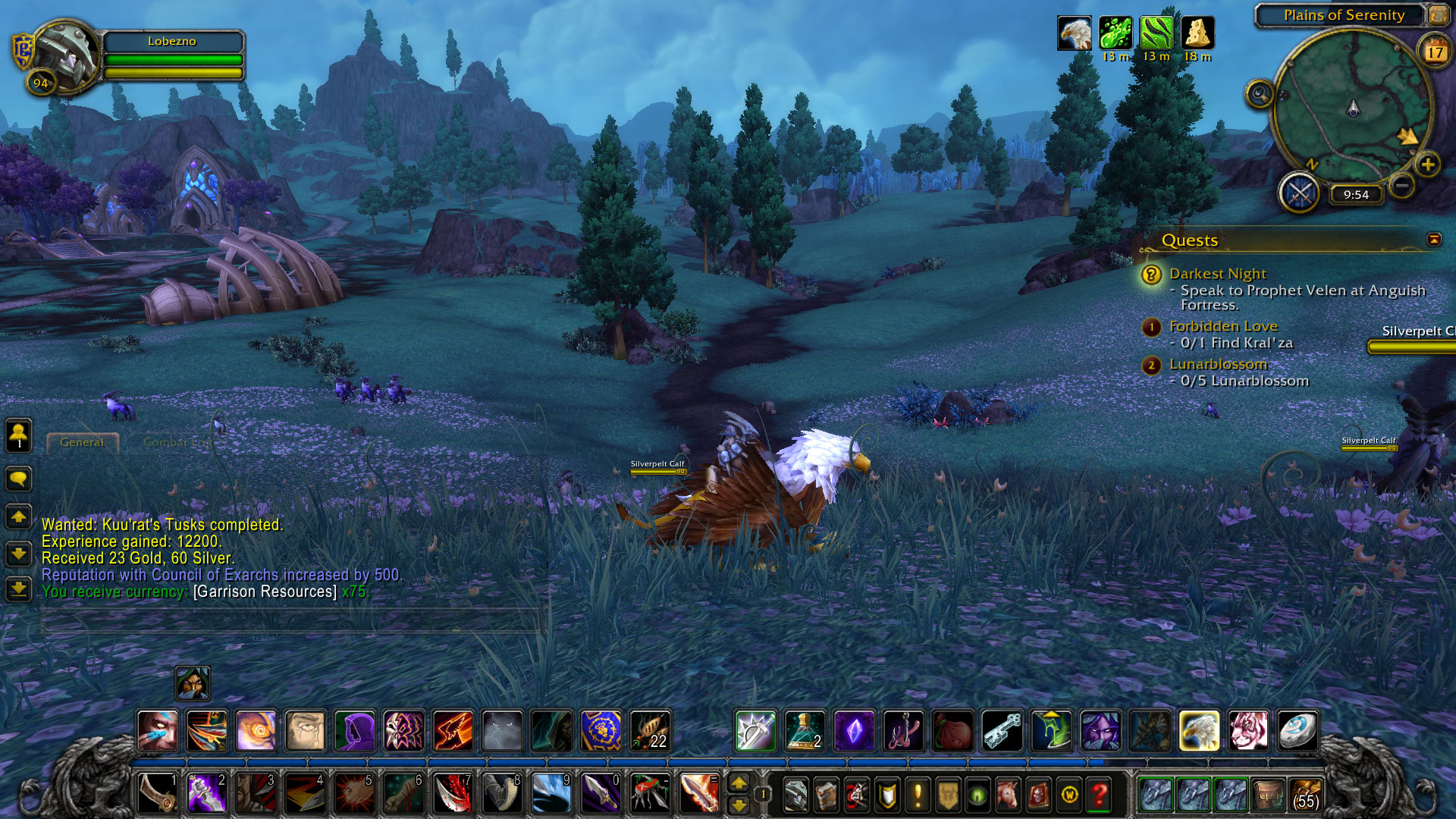The width and height of the screenshot is (1456, 819).
Task: Open the chat speech bubble menu
Action: (18, 479)
